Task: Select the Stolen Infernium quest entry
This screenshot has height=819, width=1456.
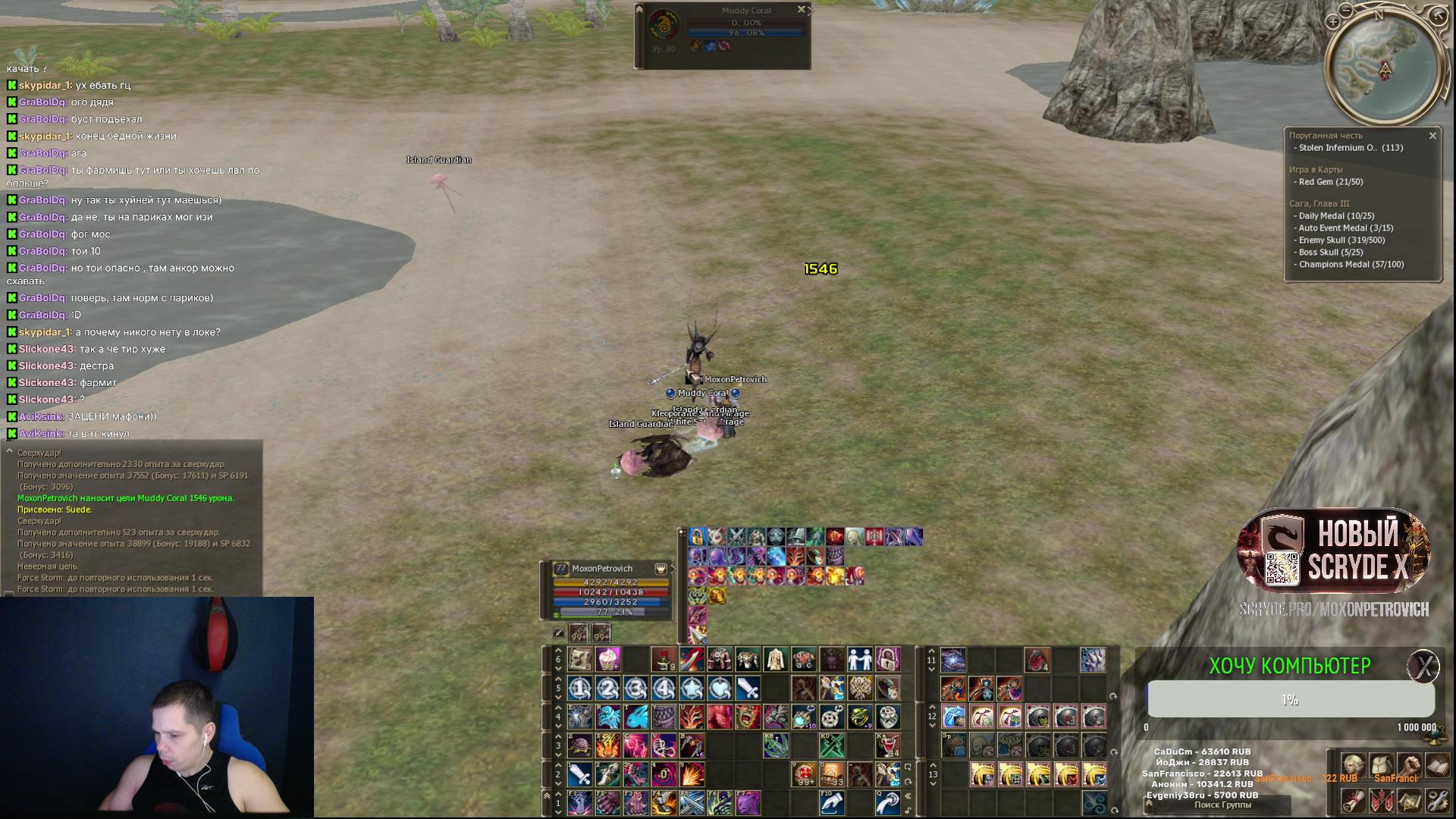Action: [1350, 148]
